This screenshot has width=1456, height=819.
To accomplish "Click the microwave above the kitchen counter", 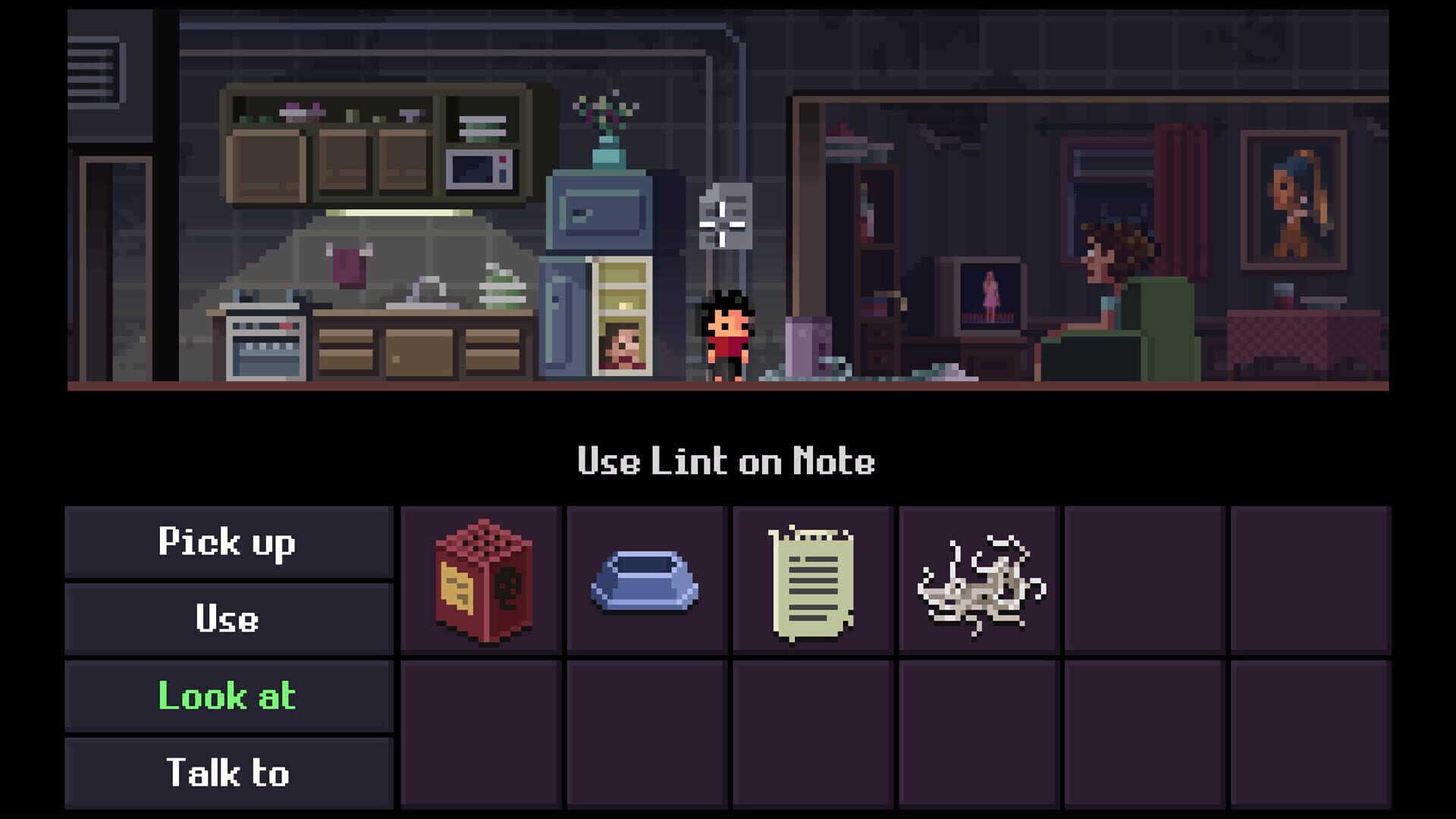I will point(478,168).
